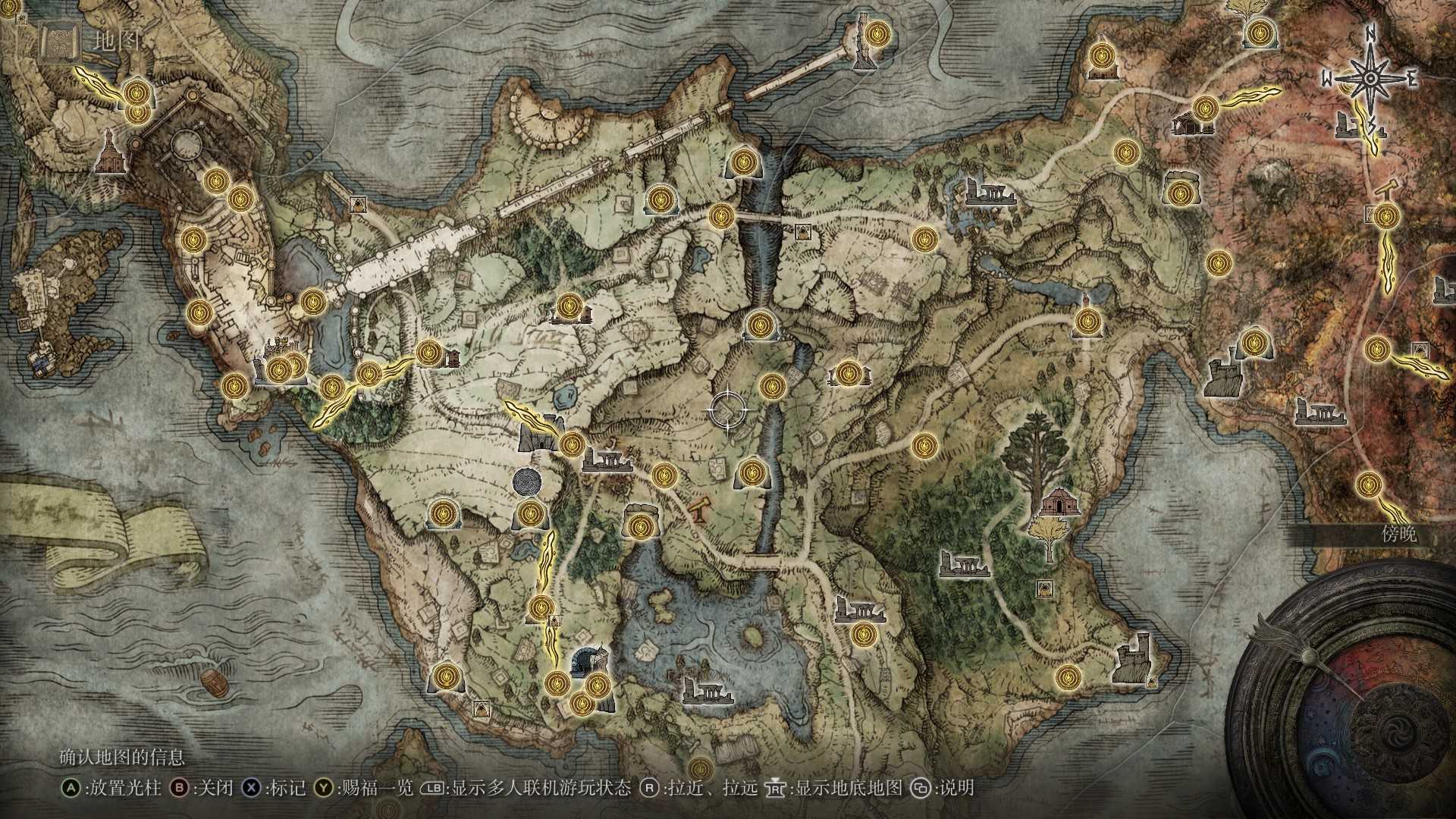Viewport: 1456px width, 819px height.
Task: Select the round stone disc map icon
Action: coord(527,481)
